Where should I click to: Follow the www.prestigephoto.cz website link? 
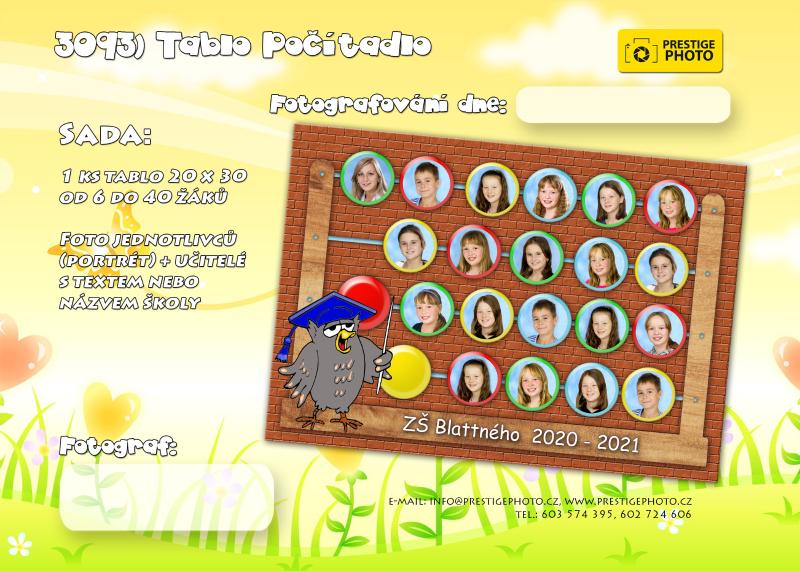tap(627, 499)
